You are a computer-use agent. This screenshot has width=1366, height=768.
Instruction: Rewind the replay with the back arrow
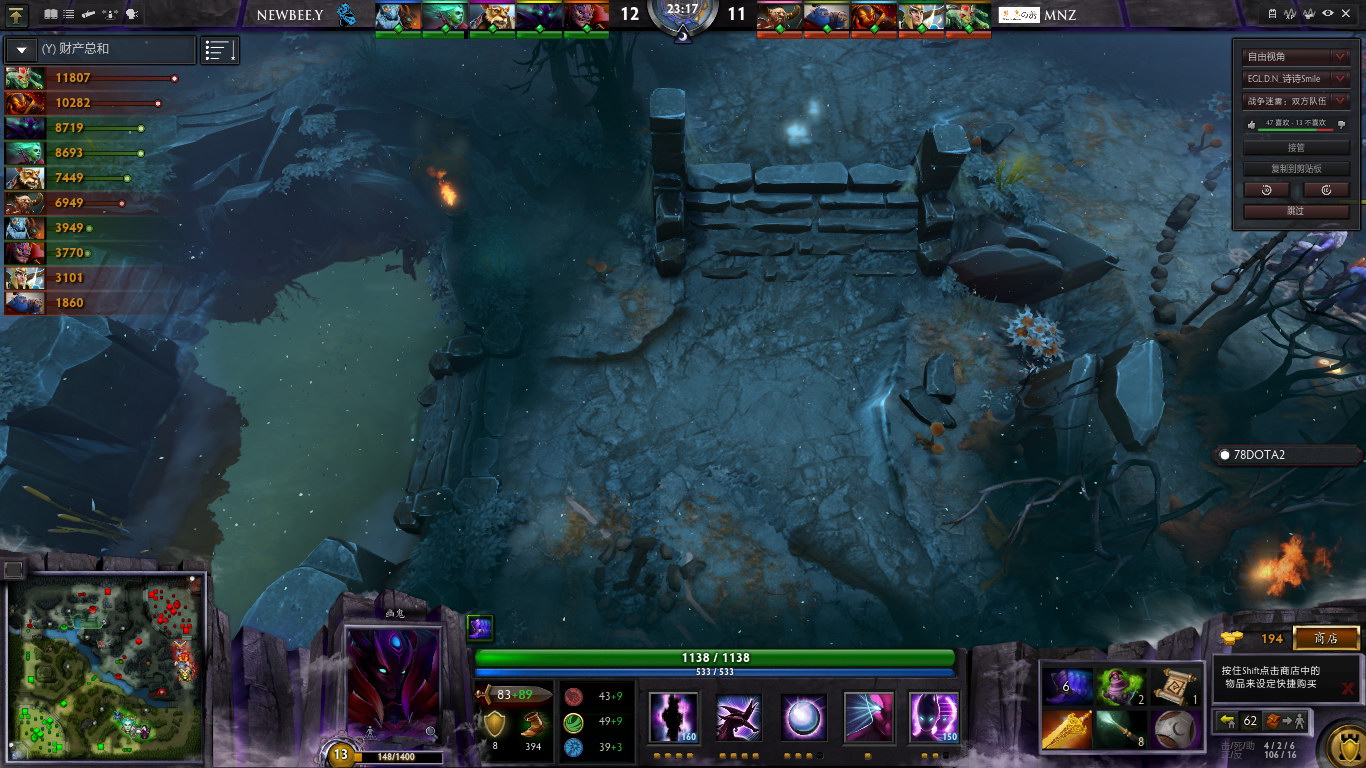point(1267,190)
